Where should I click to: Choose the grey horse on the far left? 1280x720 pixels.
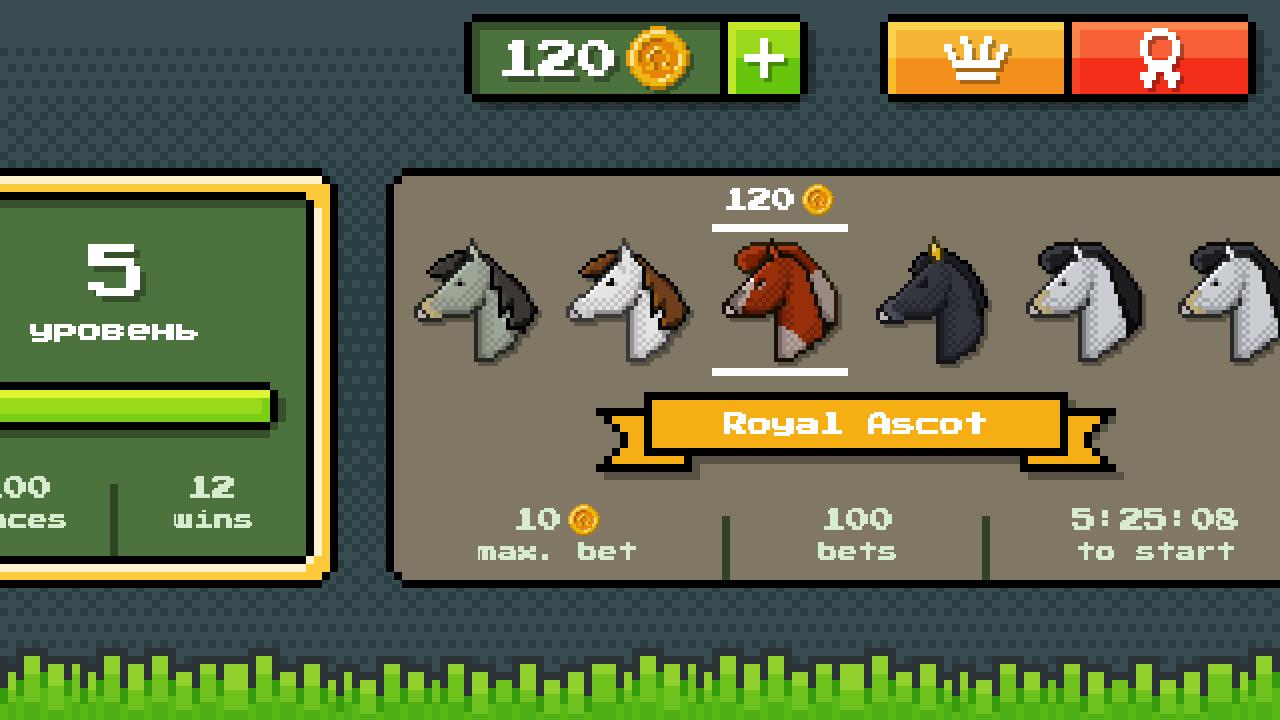tap(475, 300)
